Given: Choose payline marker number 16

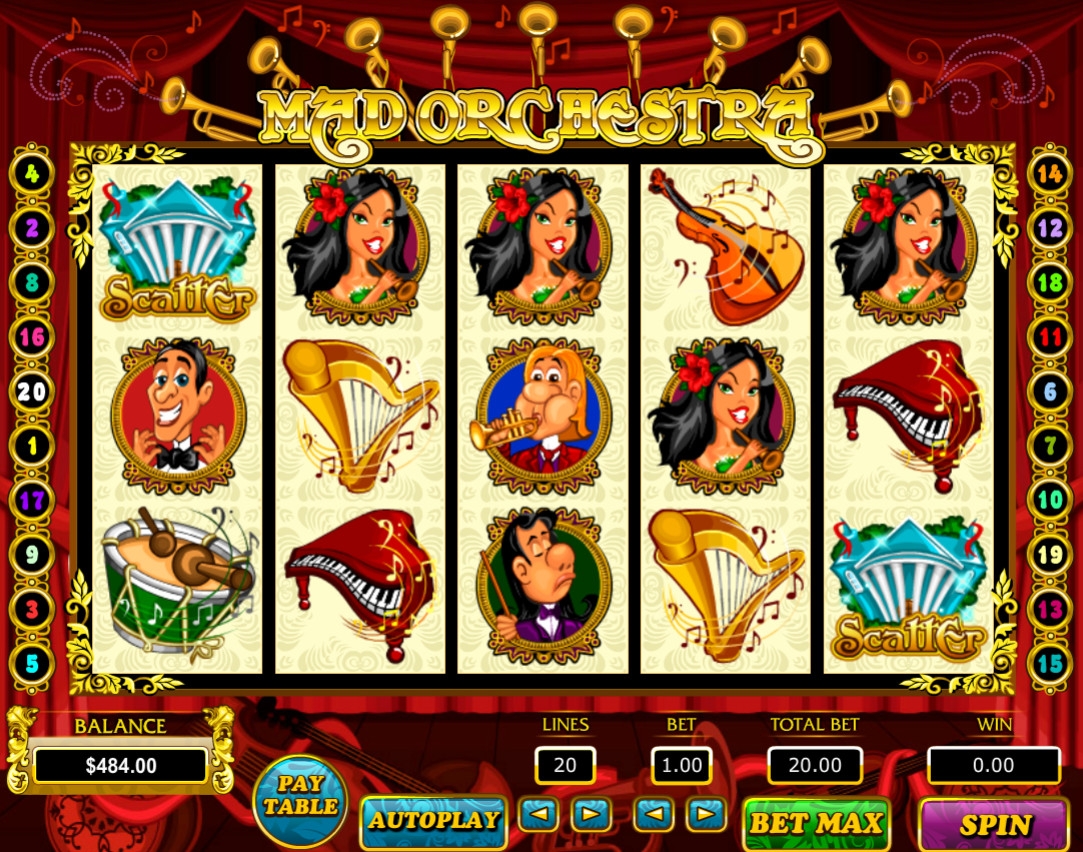Looking at the screenshot, I should [32, 337].
